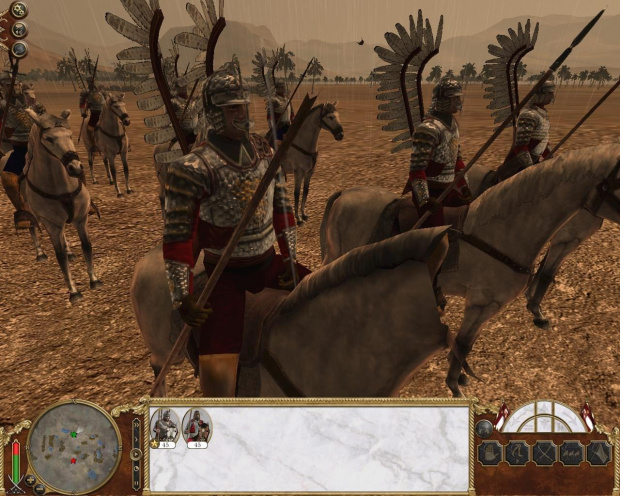Toggle the running figure order button
The height and width of the screenshot is (496, 620).
point(517,453)
